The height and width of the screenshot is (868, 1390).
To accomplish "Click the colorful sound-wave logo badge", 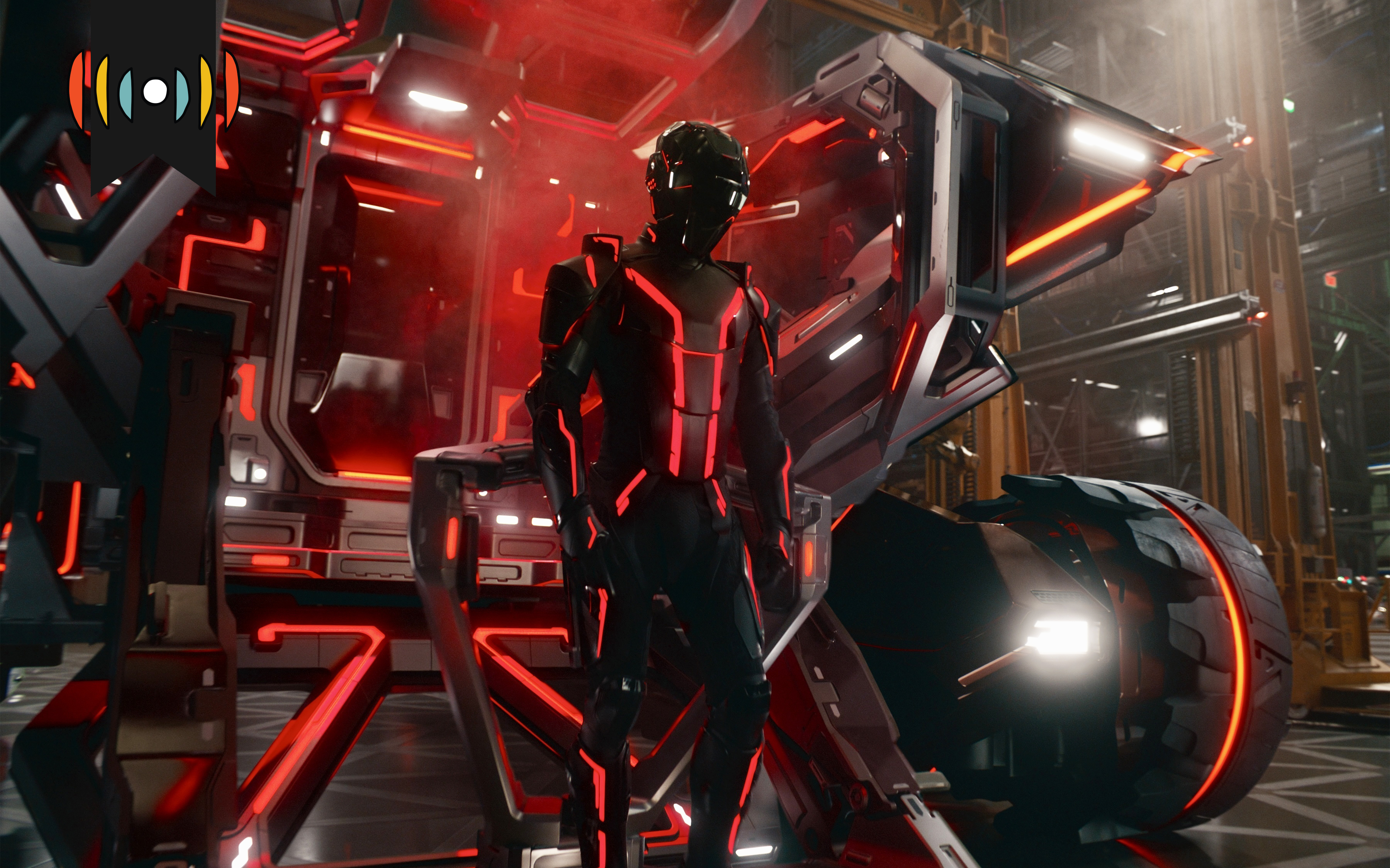I will (153, 91).
